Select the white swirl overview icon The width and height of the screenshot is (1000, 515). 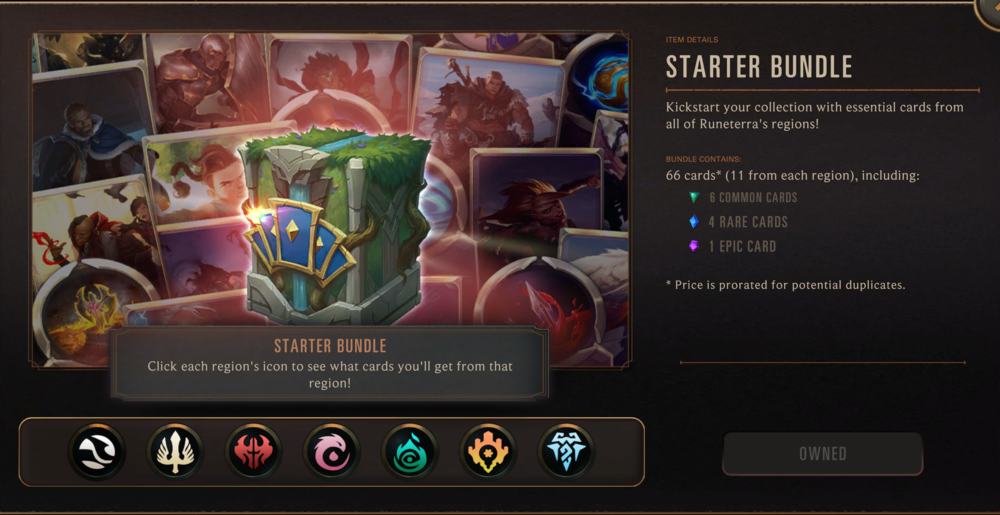(98, 452)
